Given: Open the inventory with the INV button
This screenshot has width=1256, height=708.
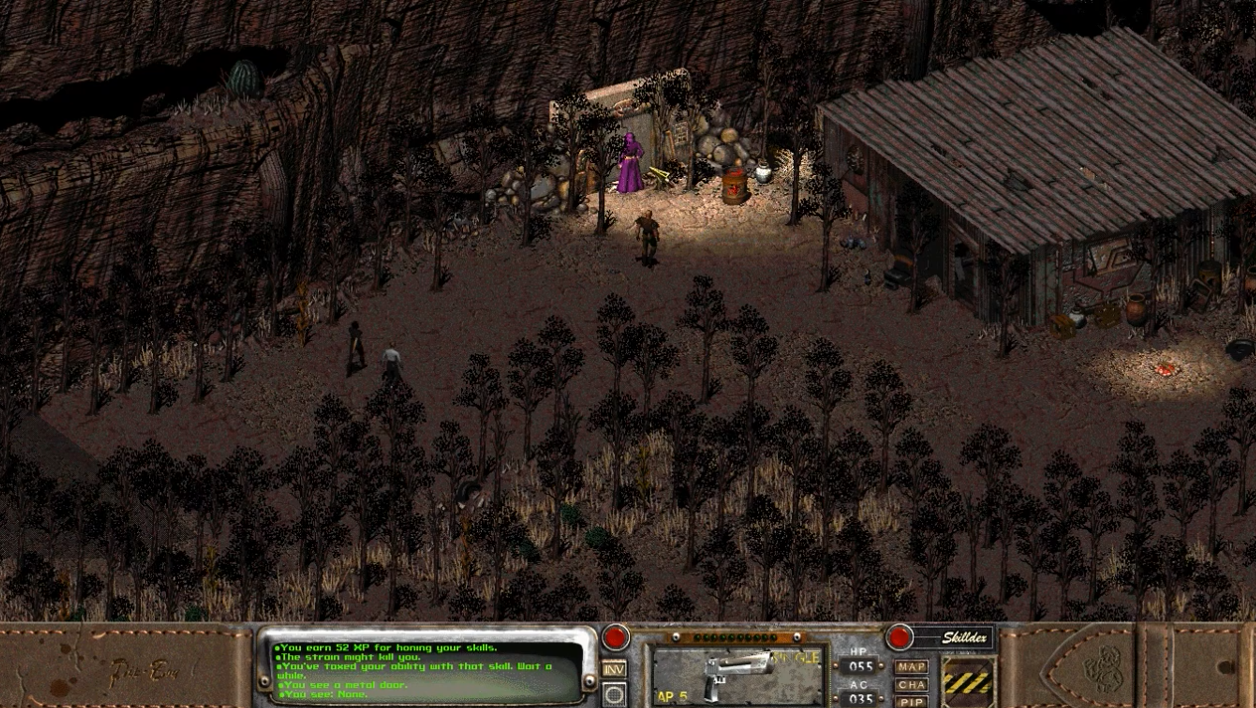Looking at the screenshot, I should 614,668.
